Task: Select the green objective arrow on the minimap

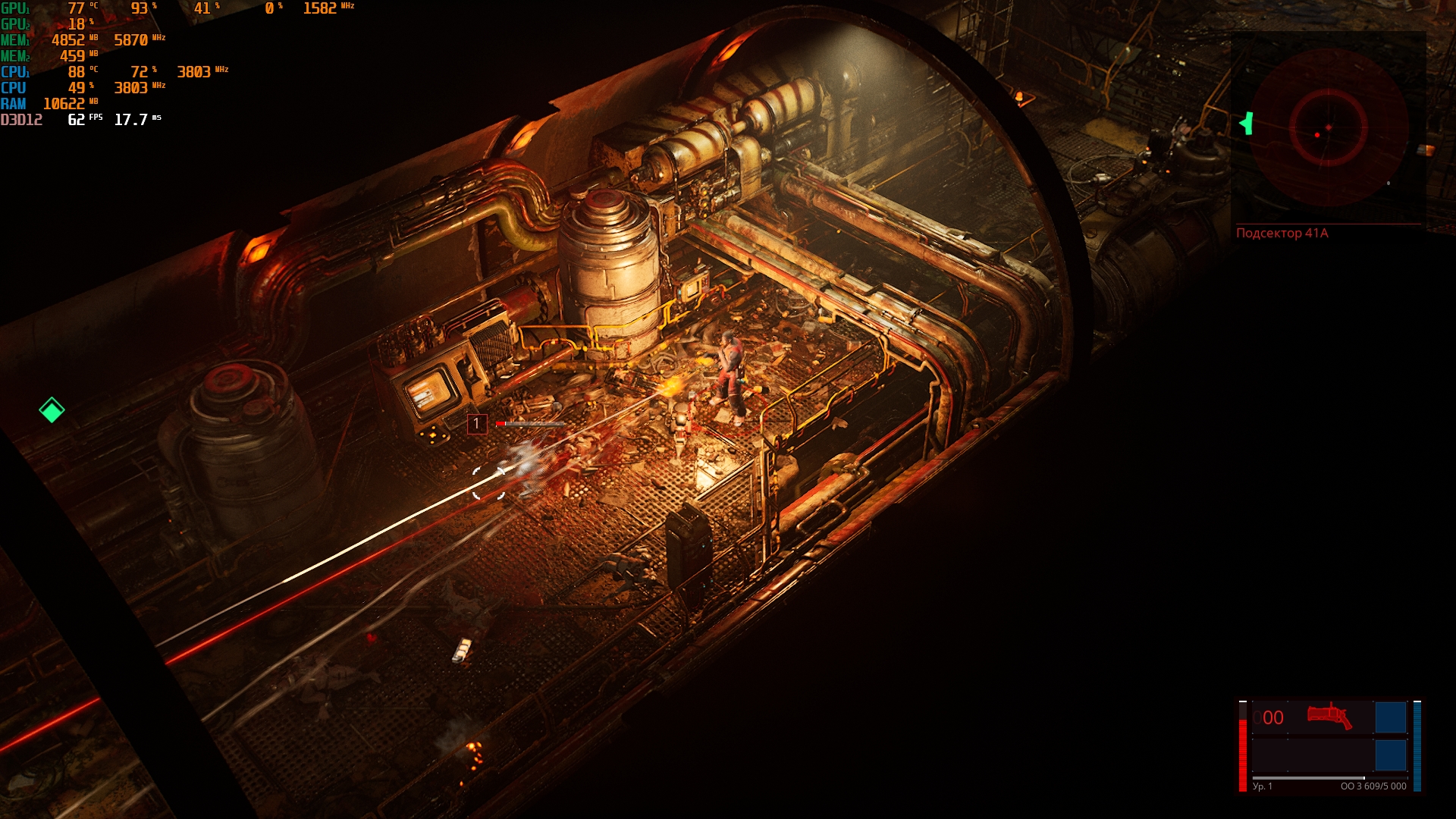Action: point(1246,123)
